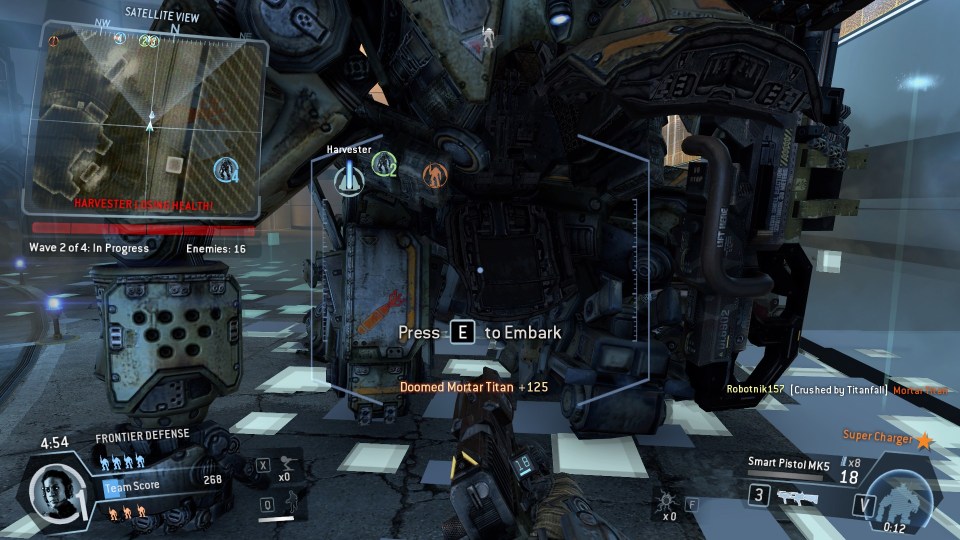This screenshot has width=960, height=540.
Task: Click the pilot portrait
Action: (x=52, y=492)
